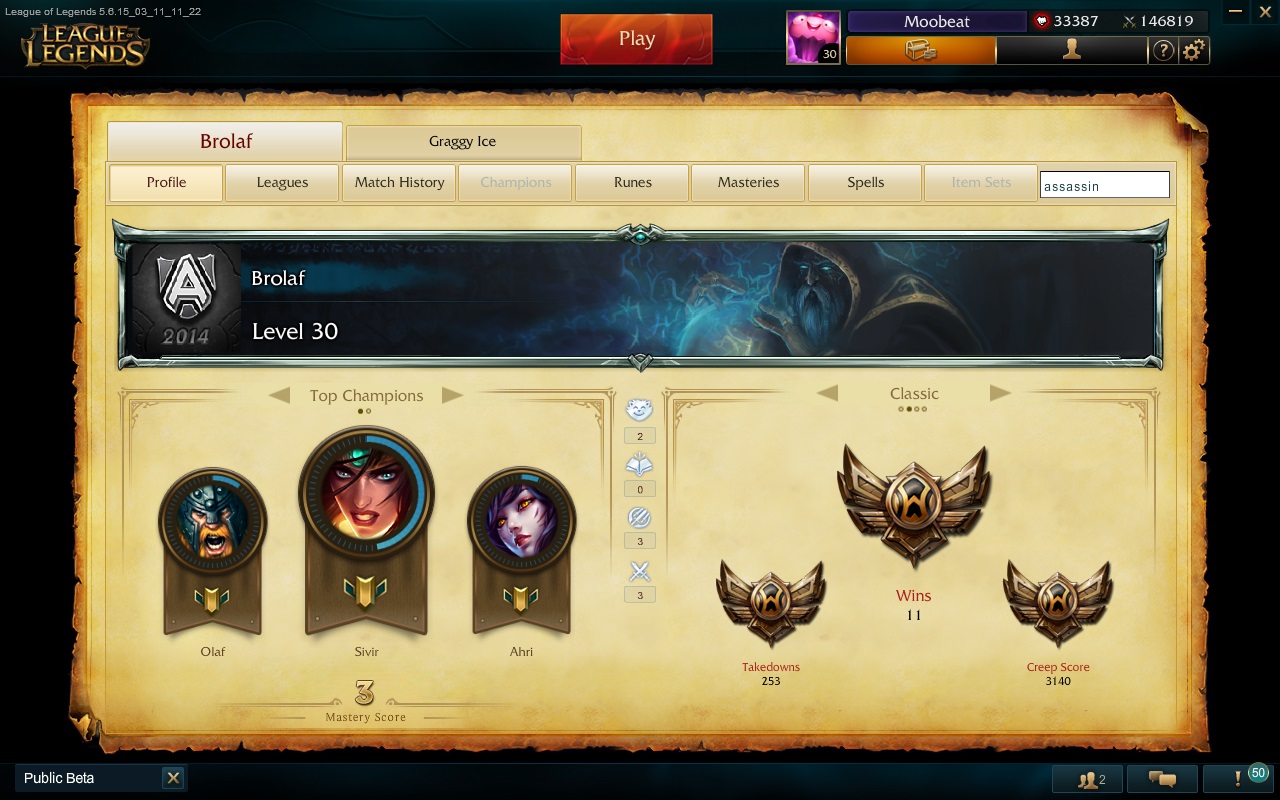Open the help question mark menu

point(1163,50)
